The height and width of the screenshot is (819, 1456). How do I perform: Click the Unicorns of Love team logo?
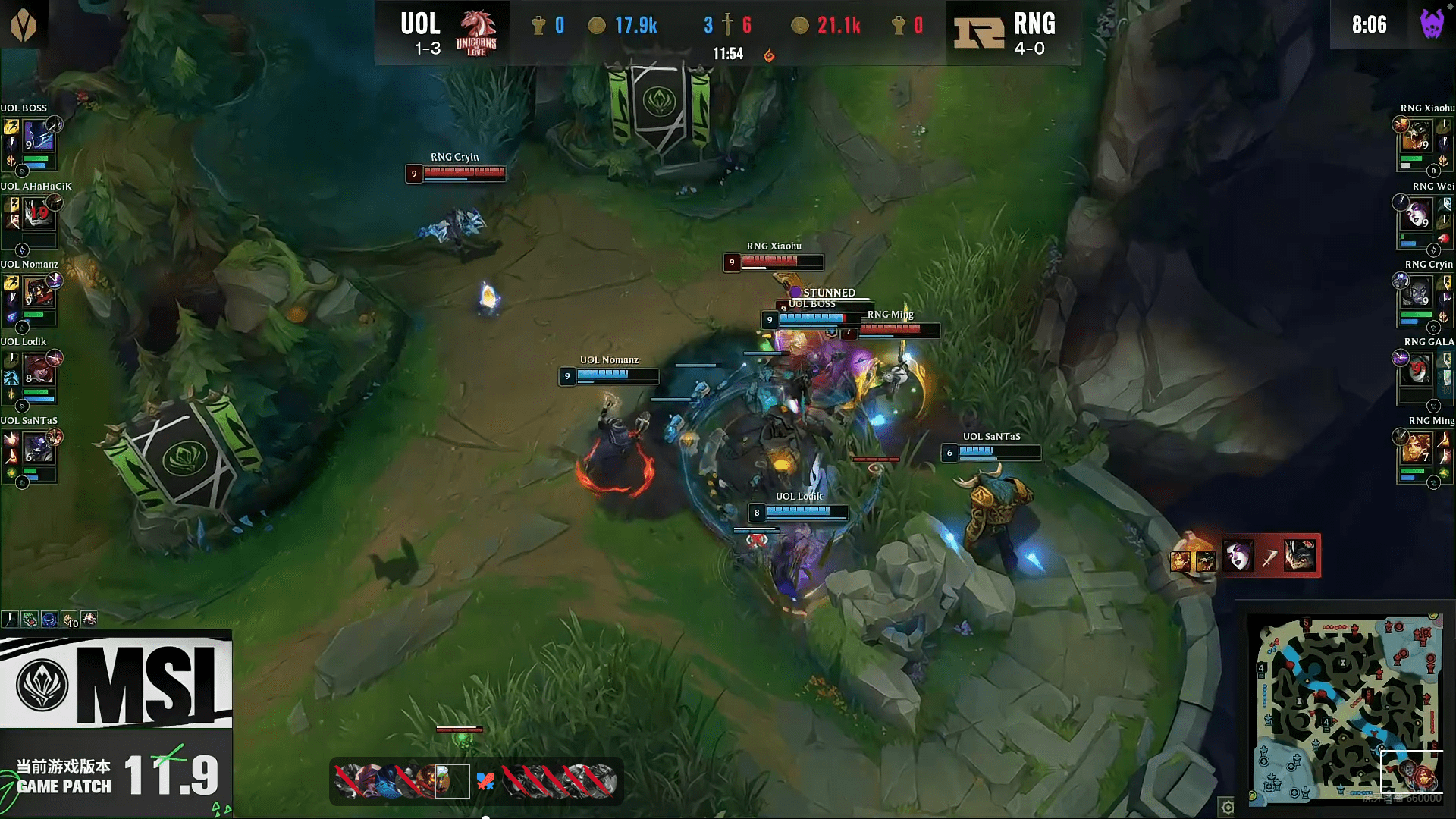click(x=476, y=33)
